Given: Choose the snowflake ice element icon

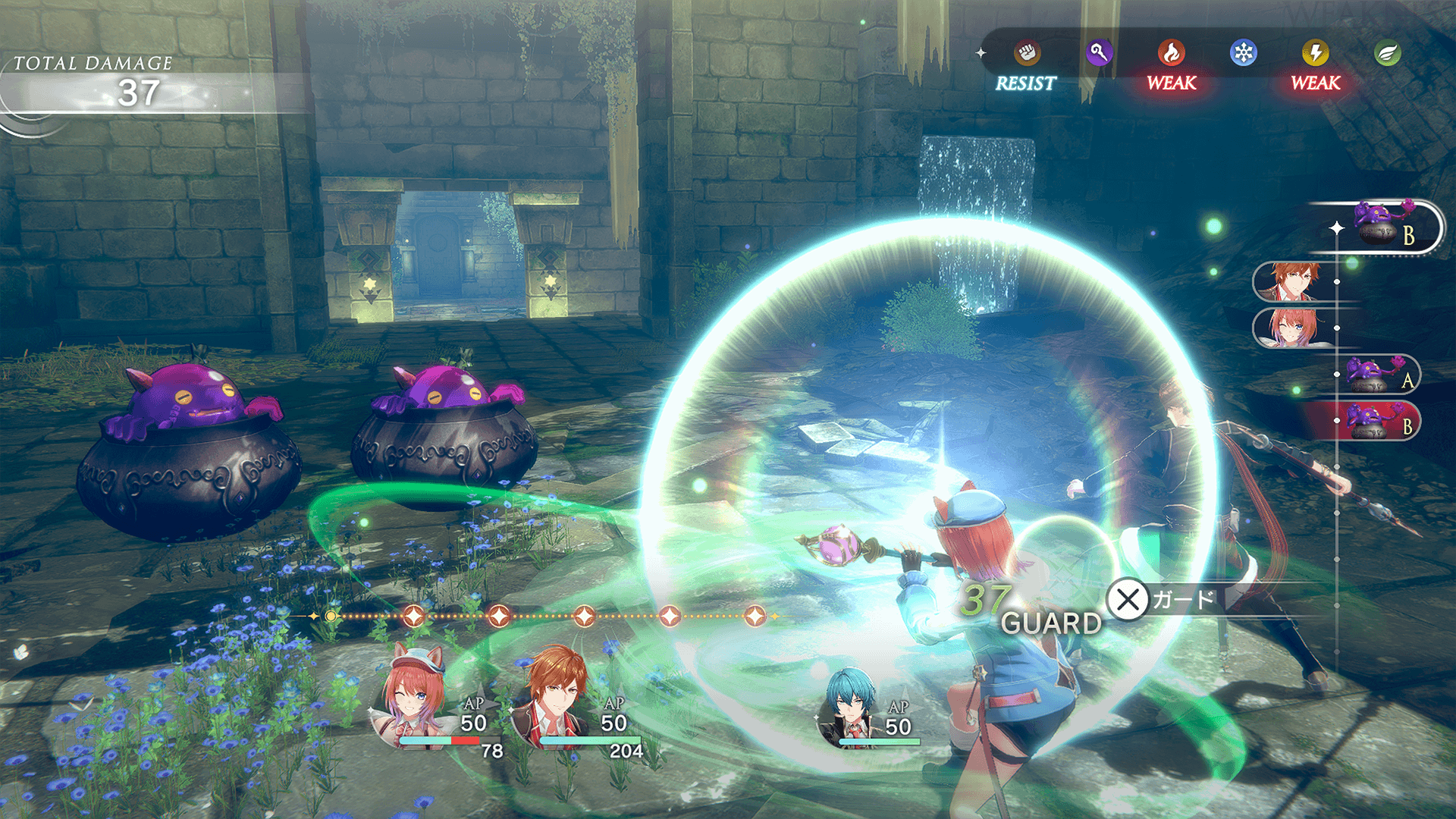Looking at the screenshot, I should tap(1244, 53).
